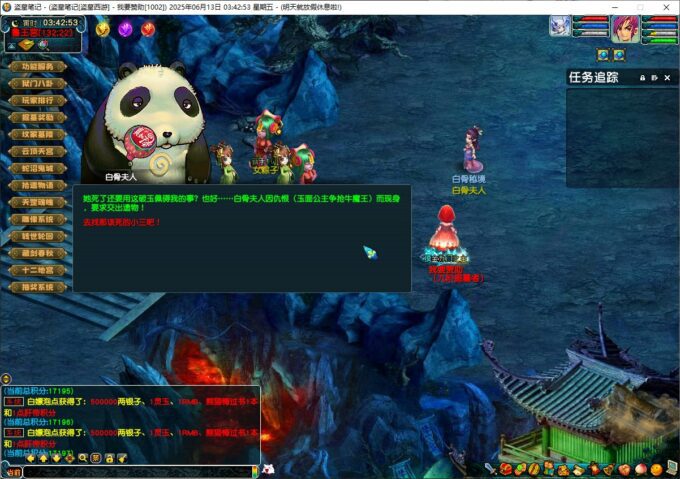This screenshot has height=479, width=680.
Task: Open the 十二地宫 menu
Action: click(37, 271)
